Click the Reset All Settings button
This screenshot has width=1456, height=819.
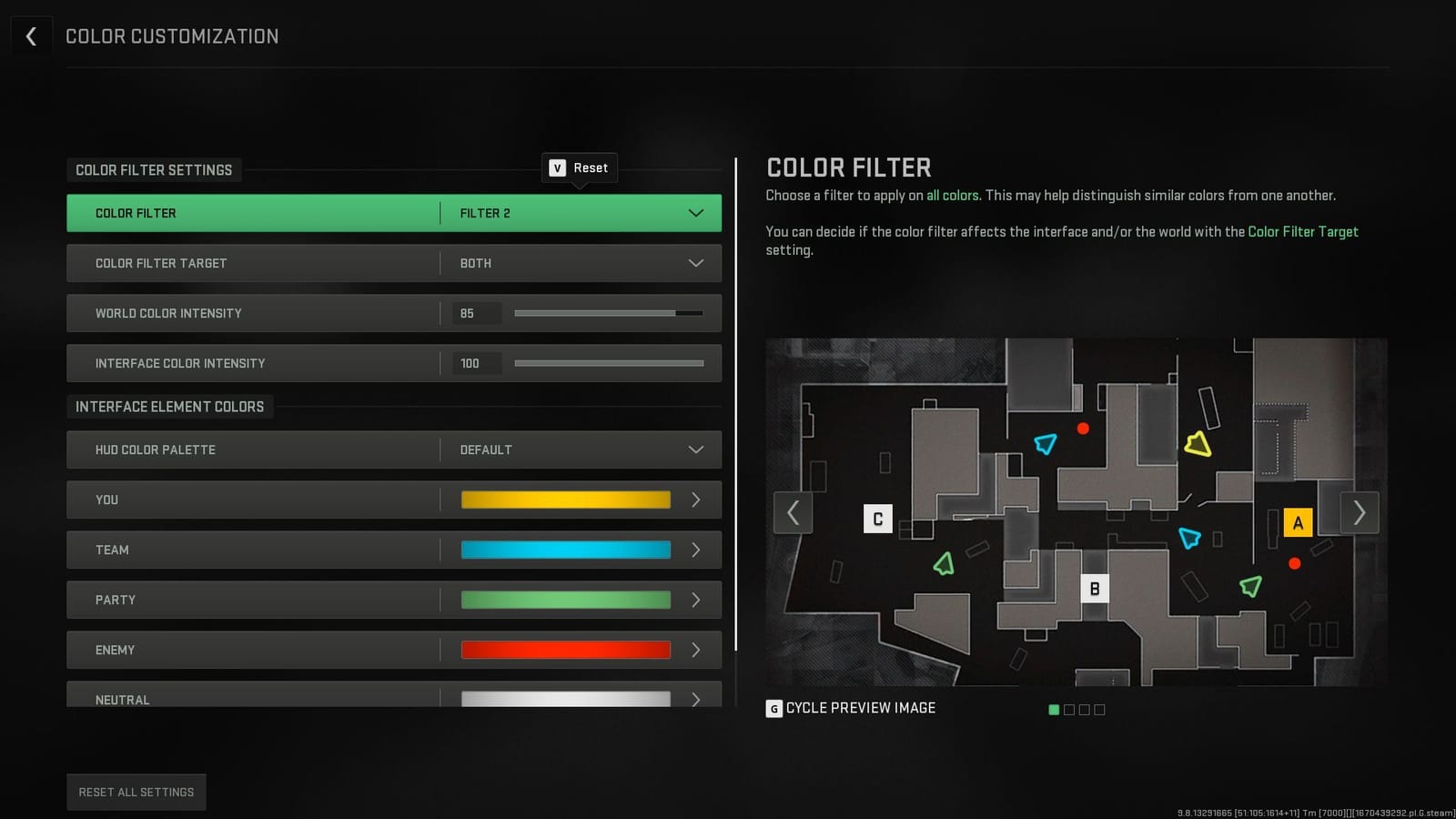tap(136, 791)
